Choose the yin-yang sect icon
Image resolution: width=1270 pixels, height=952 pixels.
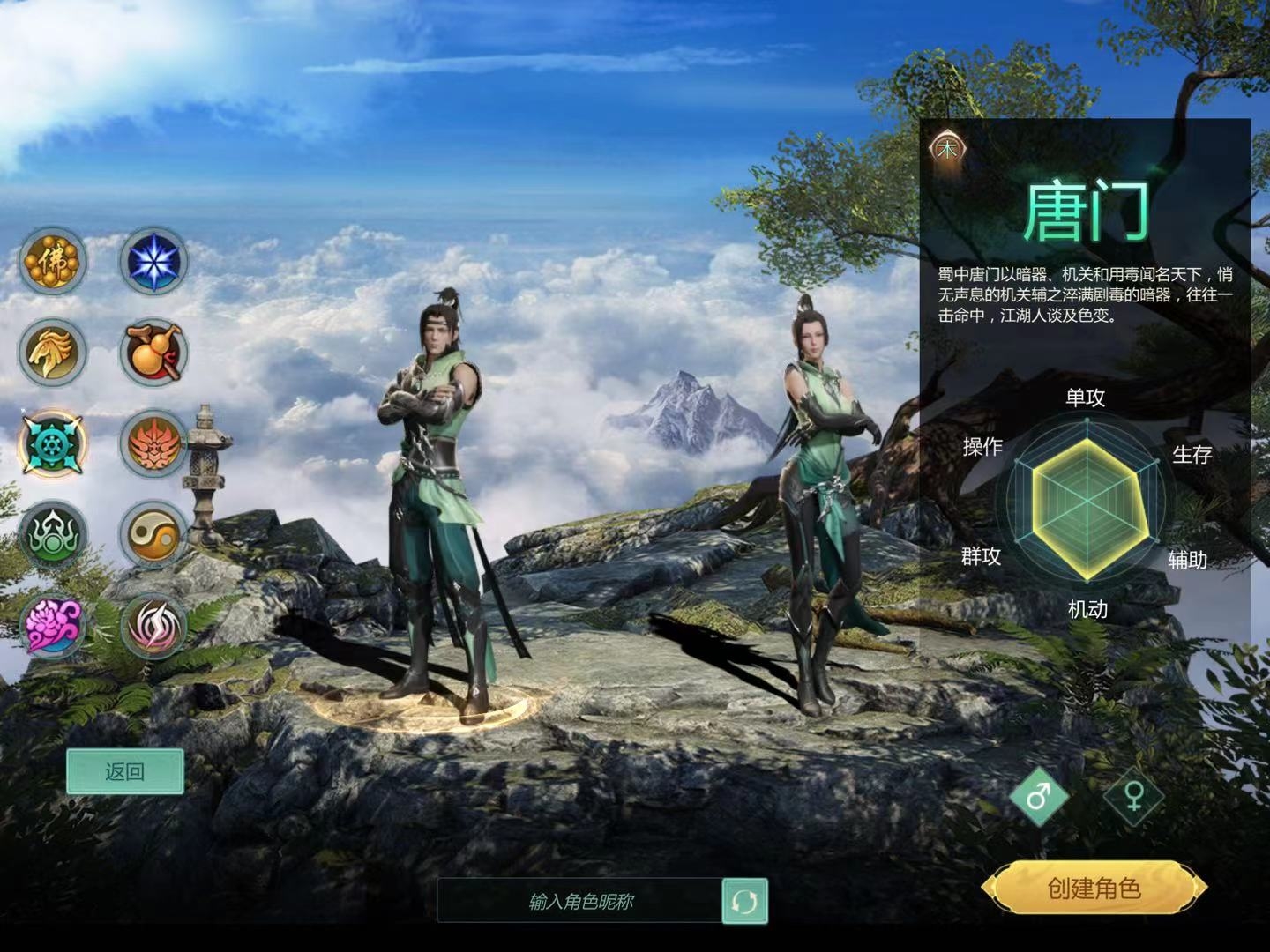[x=154, y=535]
